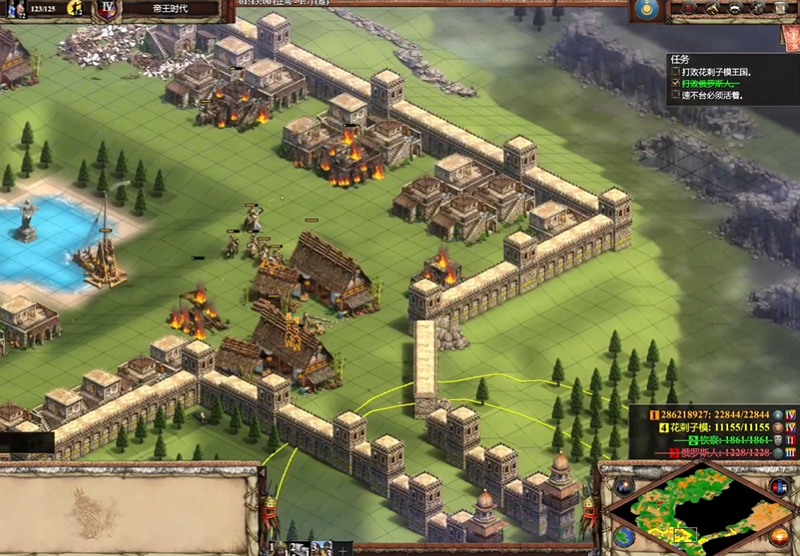The image size is (800, 556).
Task: Click the orange sunset button beside minimap
Action: (x=778, y=535)
